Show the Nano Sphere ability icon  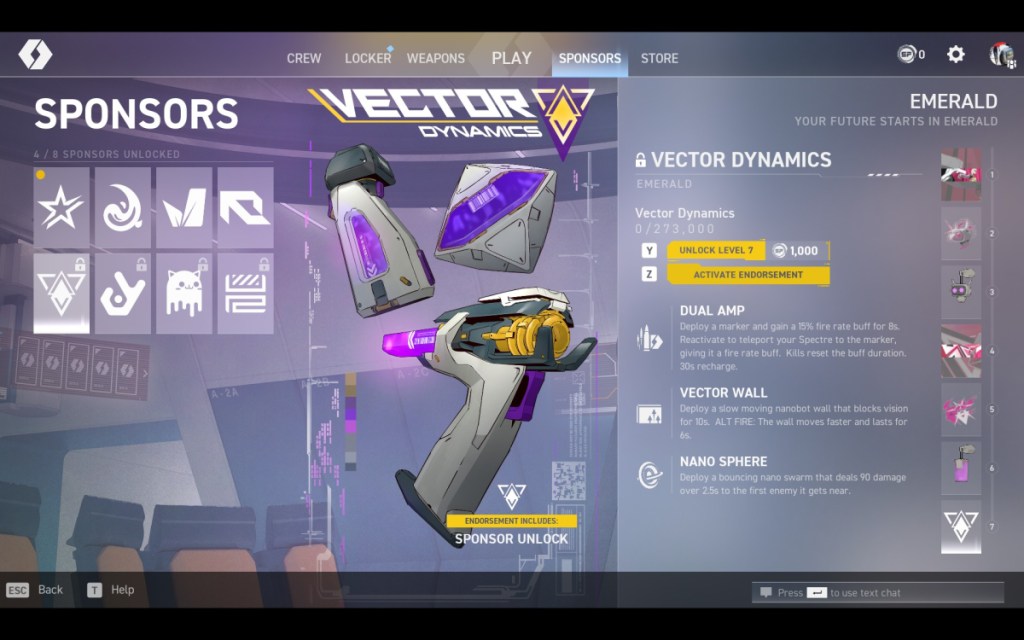point(650,475)
